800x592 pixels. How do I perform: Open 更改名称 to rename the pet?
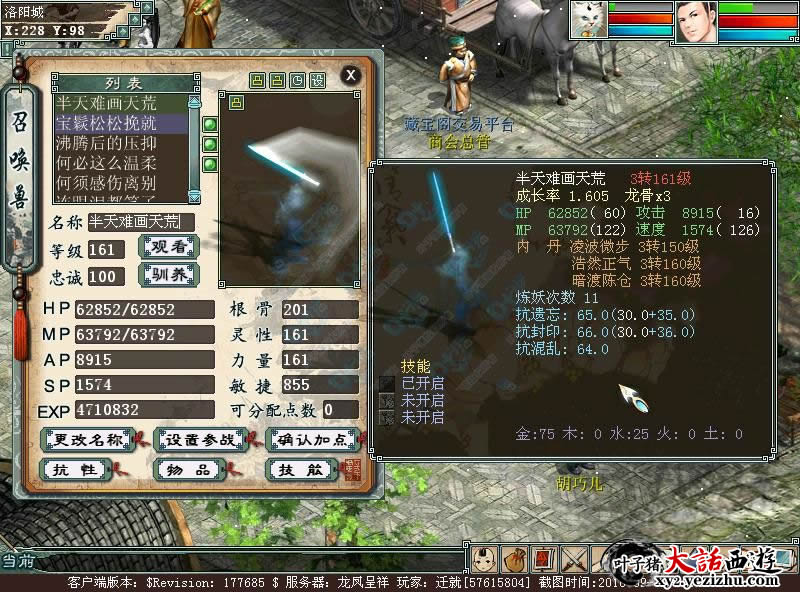pos(88,438)
